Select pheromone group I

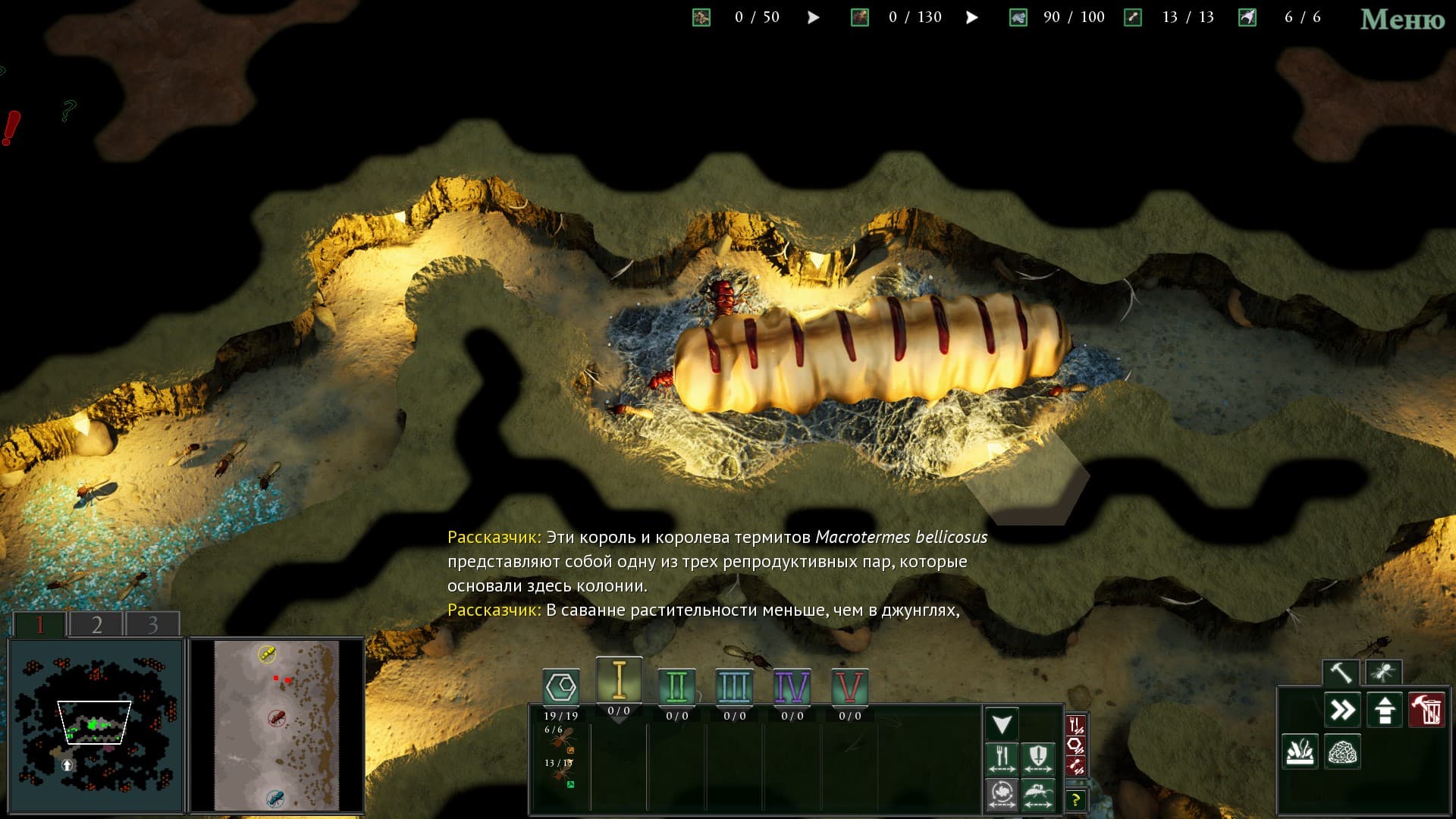(619, 680)
